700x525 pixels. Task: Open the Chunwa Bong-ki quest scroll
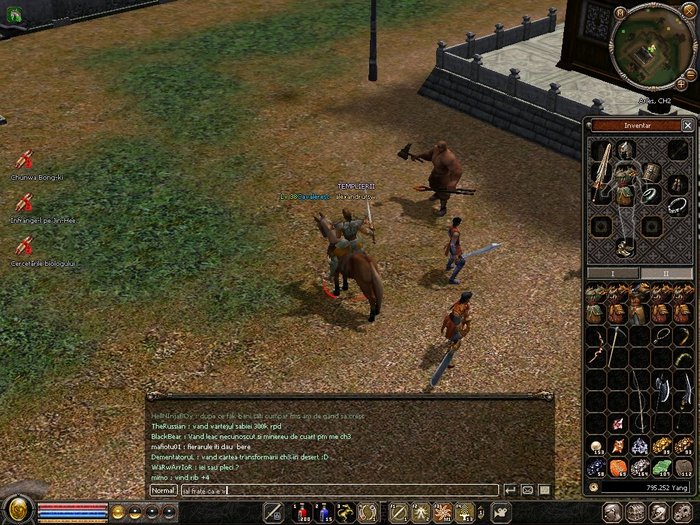click(24, 160)
